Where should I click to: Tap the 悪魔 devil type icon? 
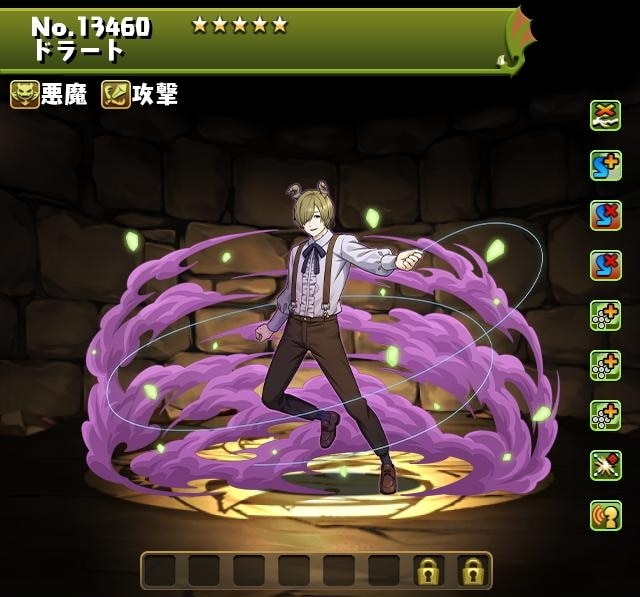[26, 95]
